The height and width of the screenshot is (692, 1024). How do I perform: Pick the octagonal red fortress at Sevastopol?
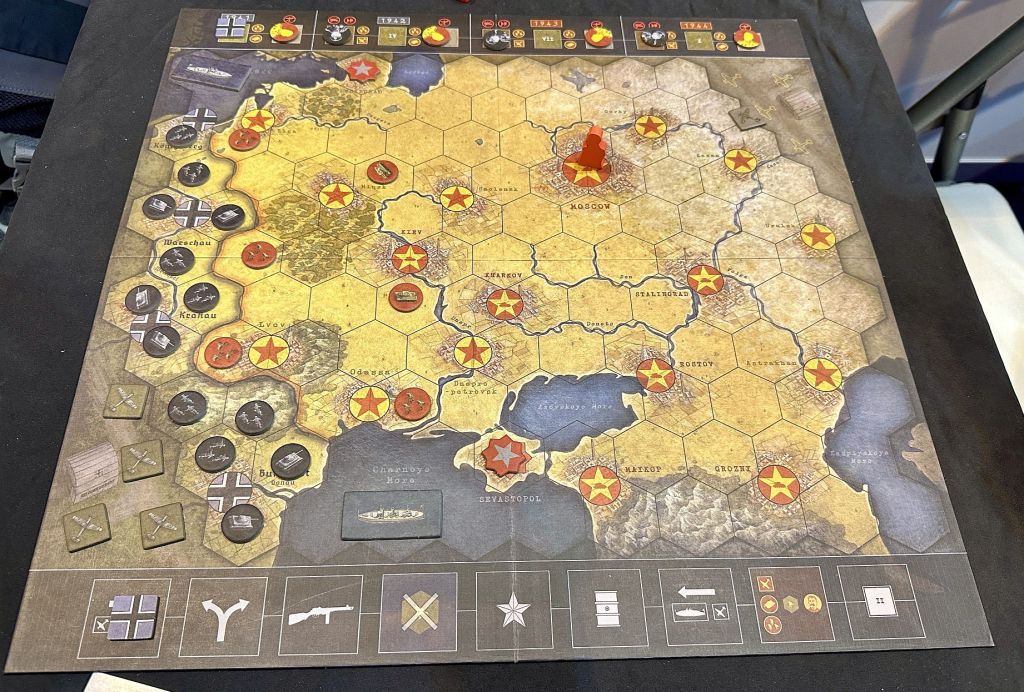tap(506, 455)
